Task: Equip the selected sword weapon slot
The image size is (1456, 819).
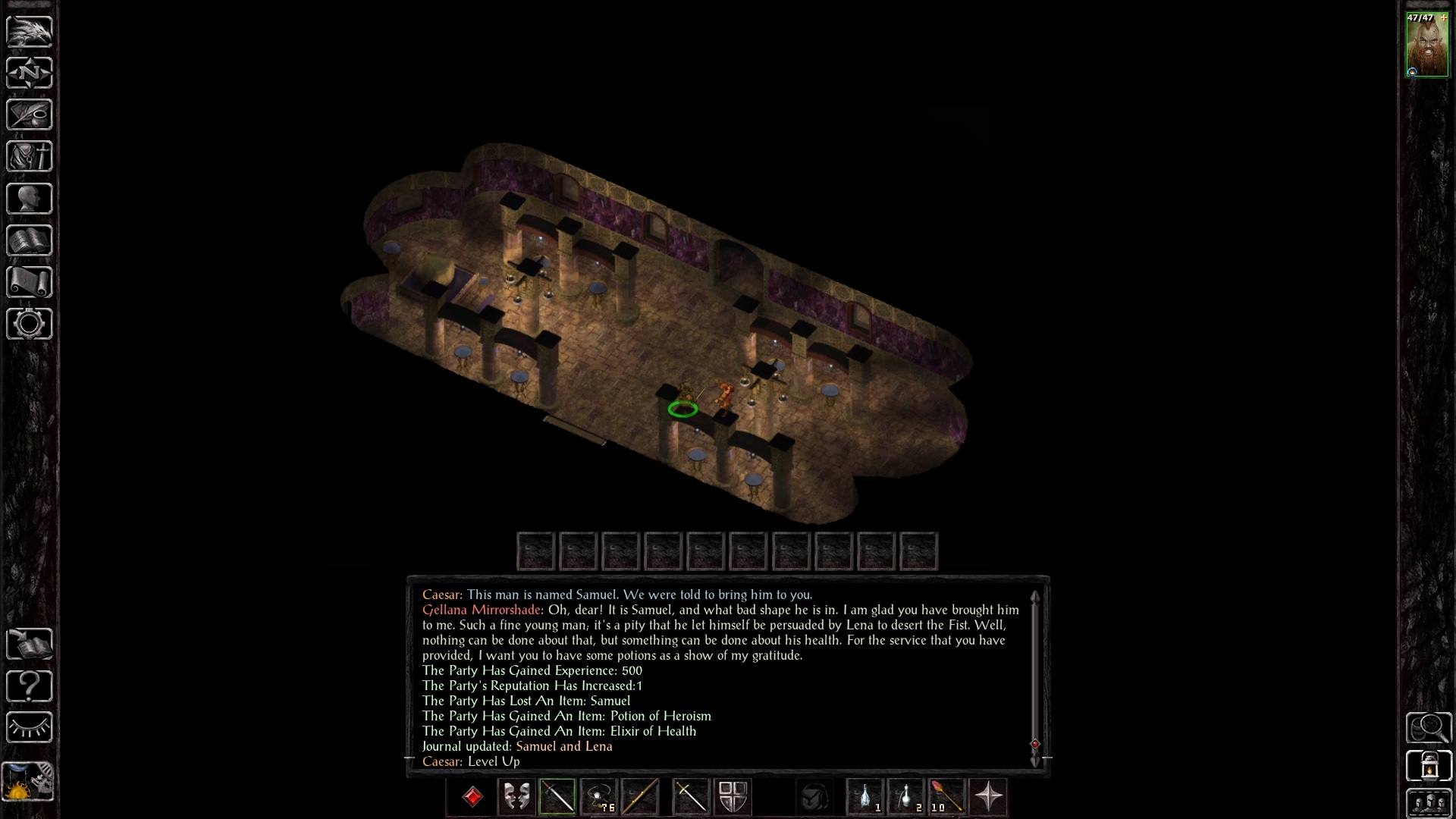Action: [557, 797]
